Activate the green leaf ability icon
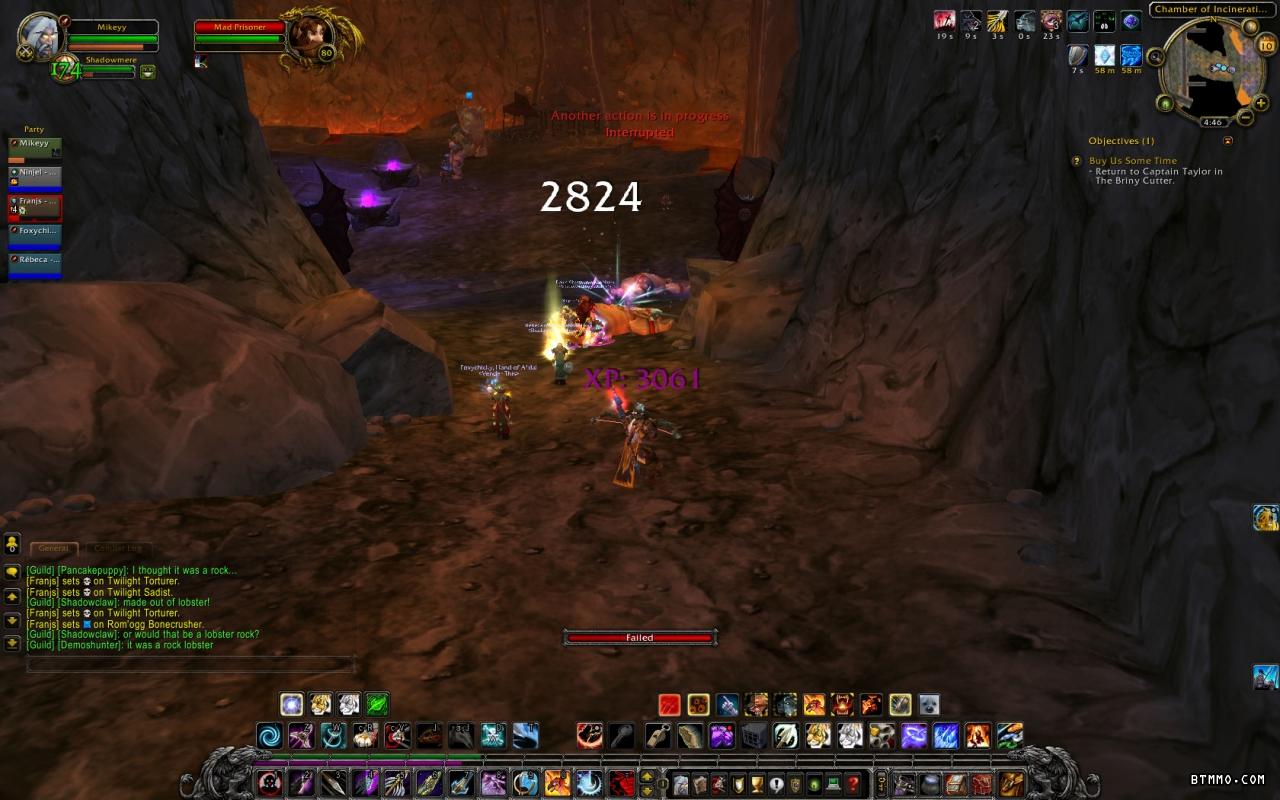1280x800 pixels. [x=377, y=705]
